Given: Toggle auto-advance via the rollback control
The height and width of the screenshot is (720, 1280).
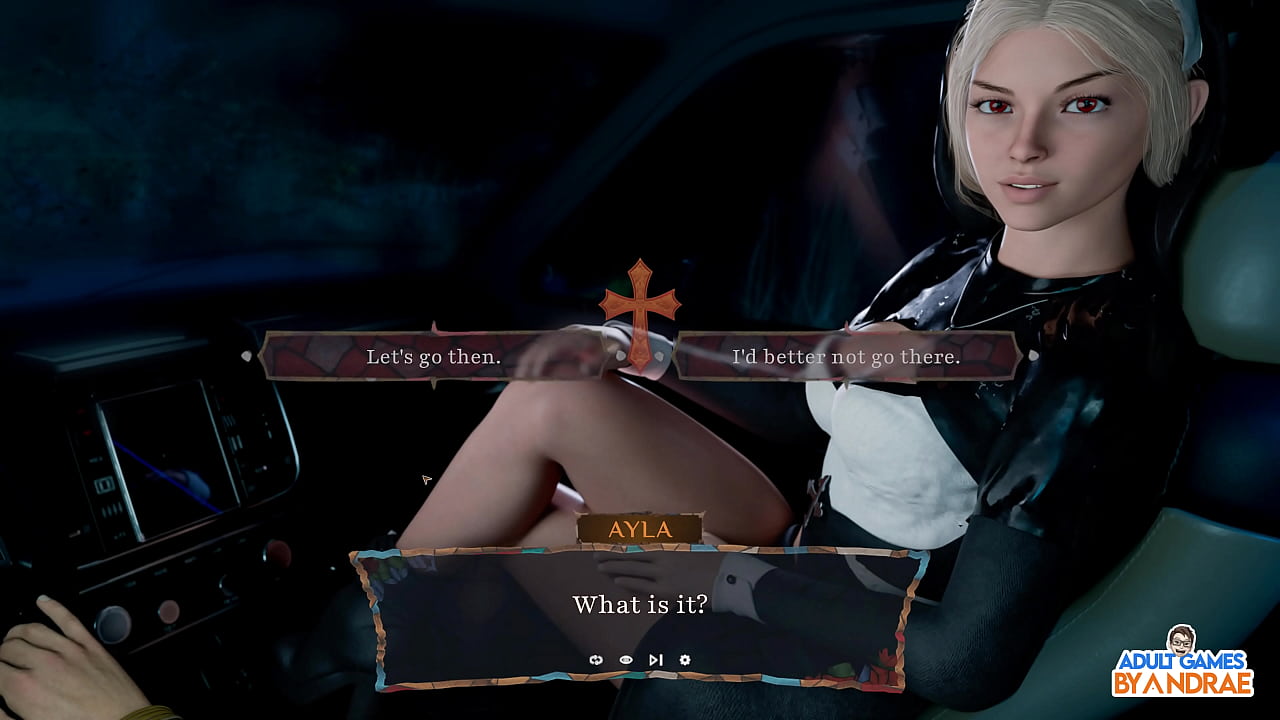Looking at the screenshot, I should (x=596, y=660).
